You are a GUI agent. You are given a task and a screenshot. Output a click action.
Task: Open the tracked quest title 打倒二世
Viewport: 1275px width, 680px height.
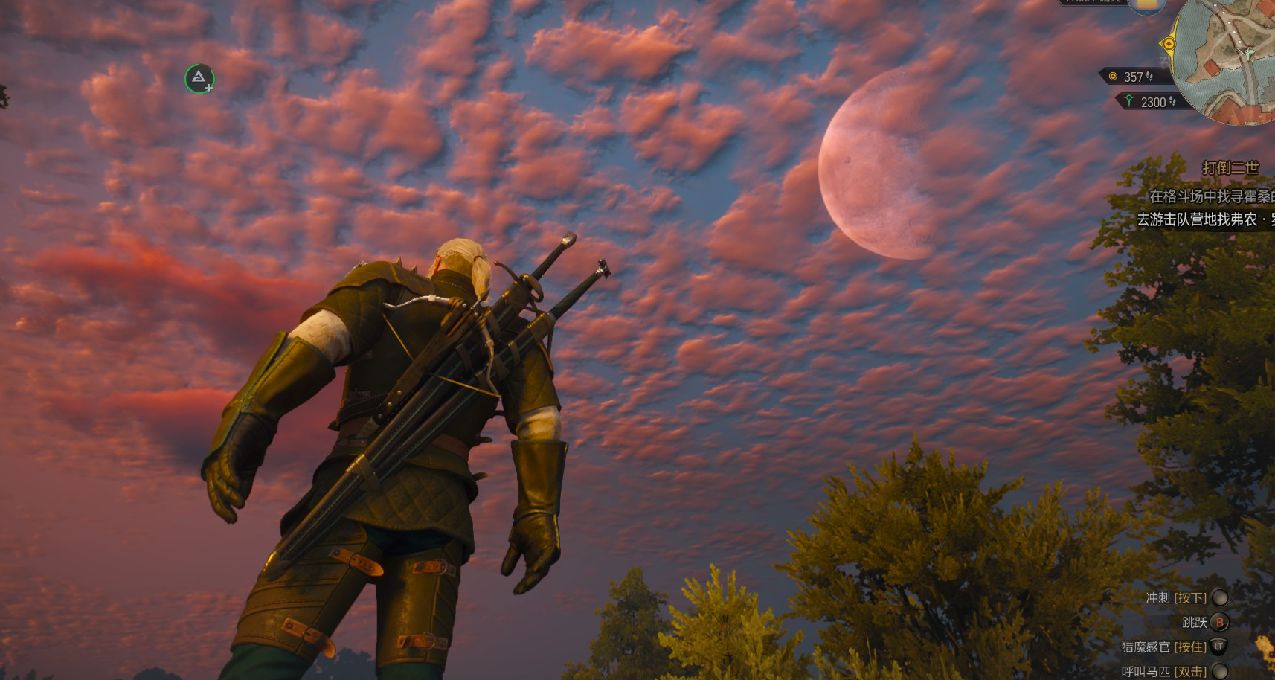(1230, 168)
